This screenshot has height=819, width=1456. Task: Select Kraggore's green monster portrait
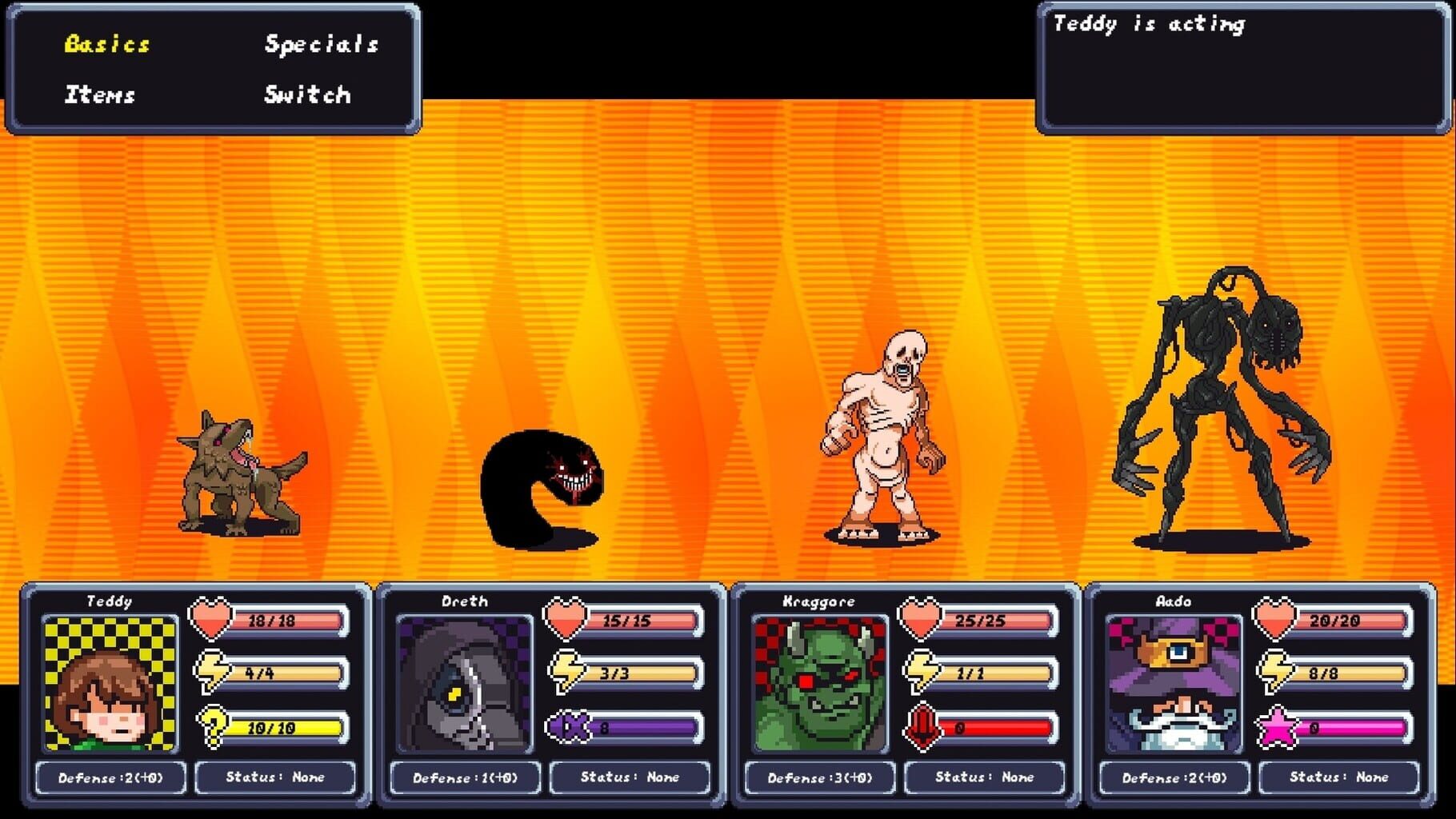[821, 685]
